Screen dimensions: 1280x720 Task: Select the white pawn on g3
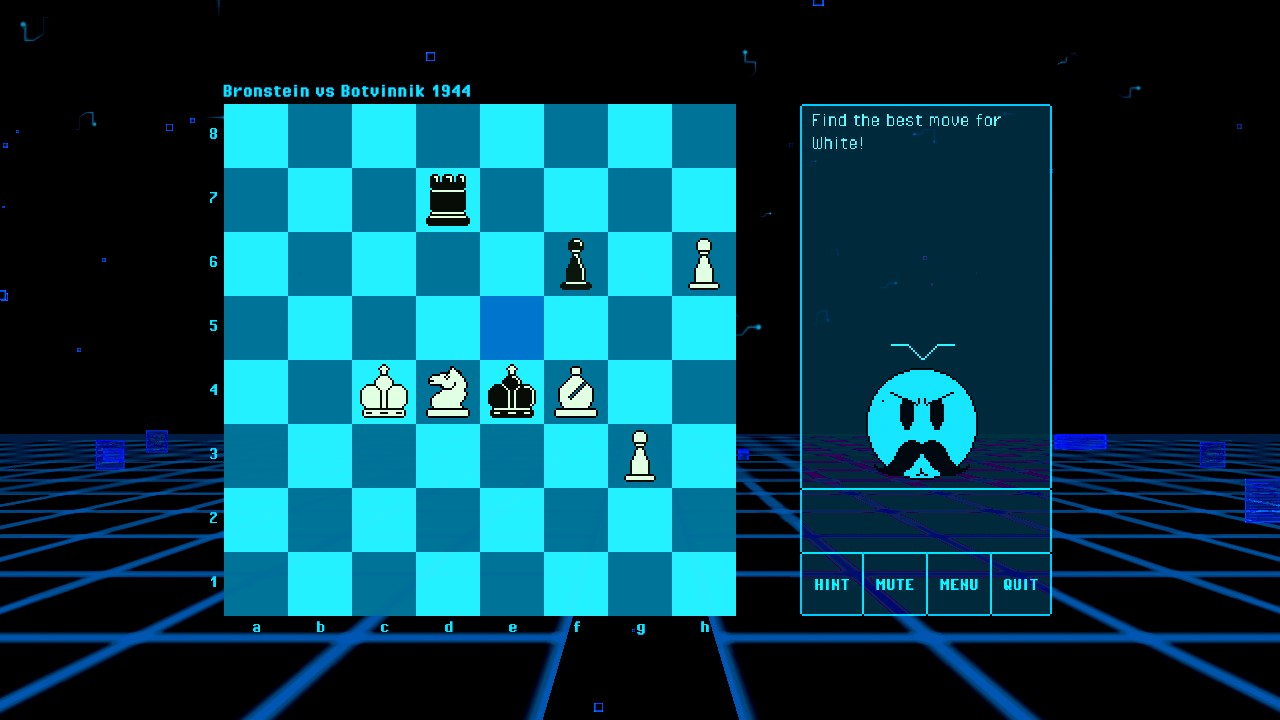pyautogui.click(x=639, y=456)
